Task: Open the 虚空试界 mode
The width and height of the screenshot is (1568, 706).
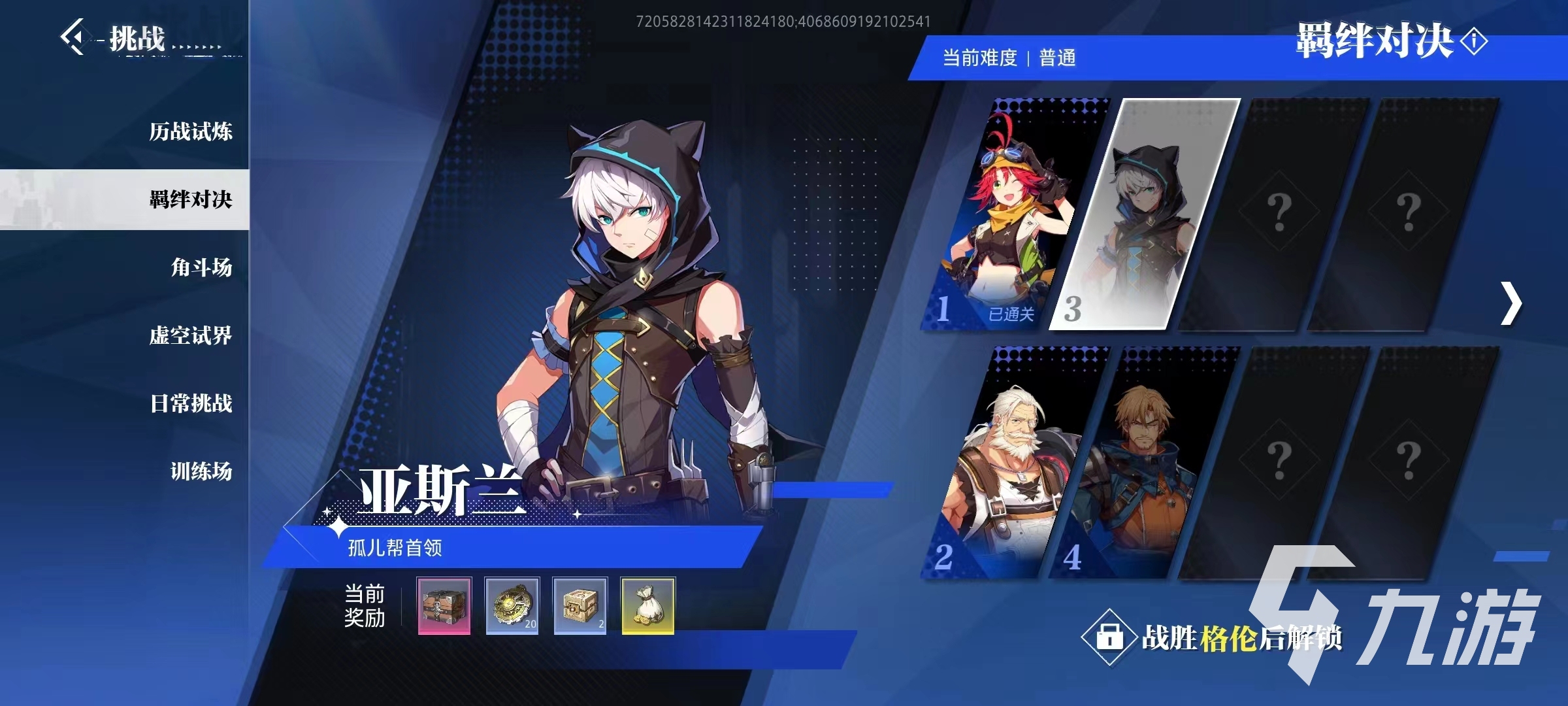Action: 190,335
